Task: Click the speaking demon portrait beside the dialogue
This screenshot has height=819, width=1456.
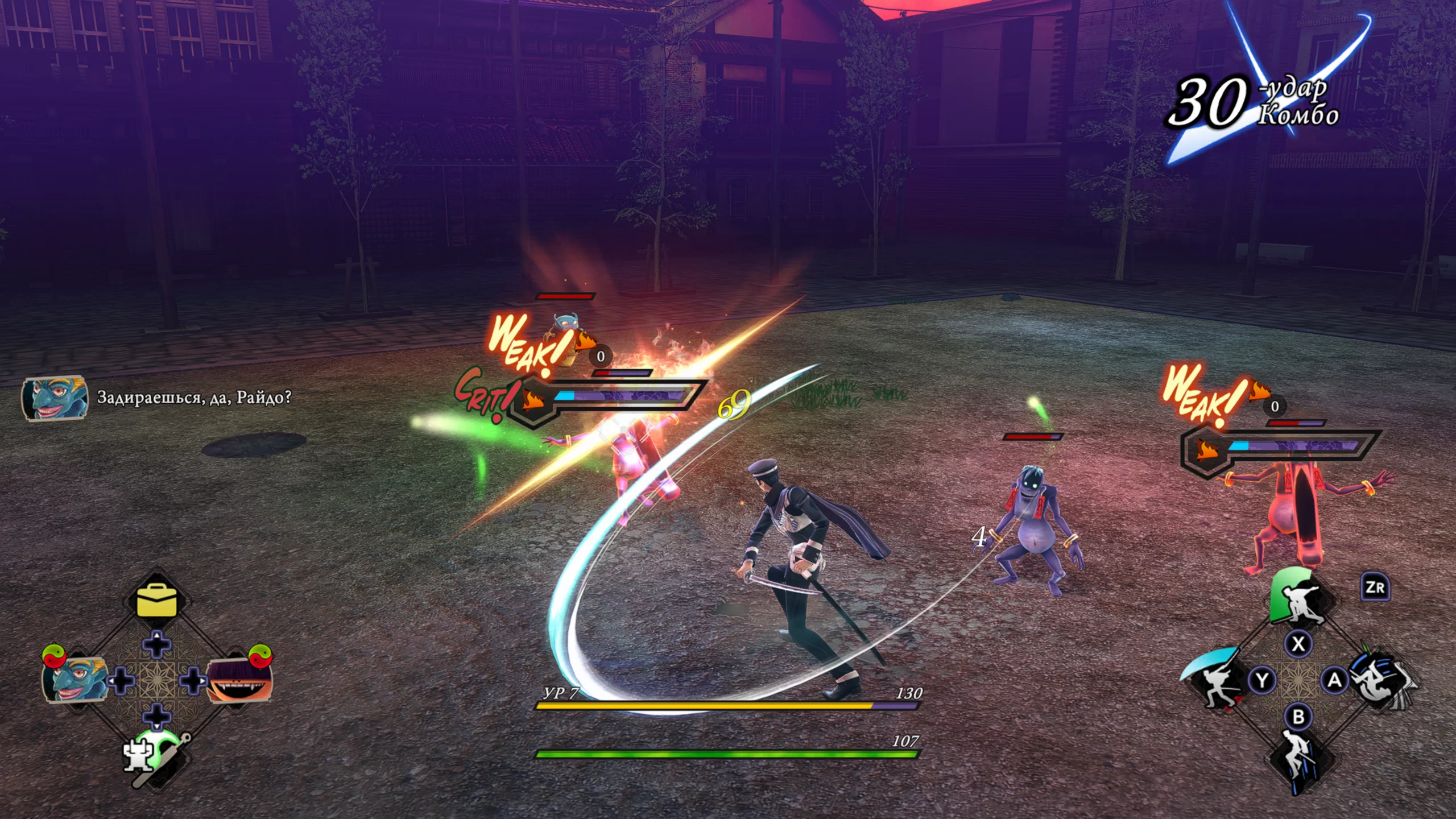Action: click(x=55, y=398)
